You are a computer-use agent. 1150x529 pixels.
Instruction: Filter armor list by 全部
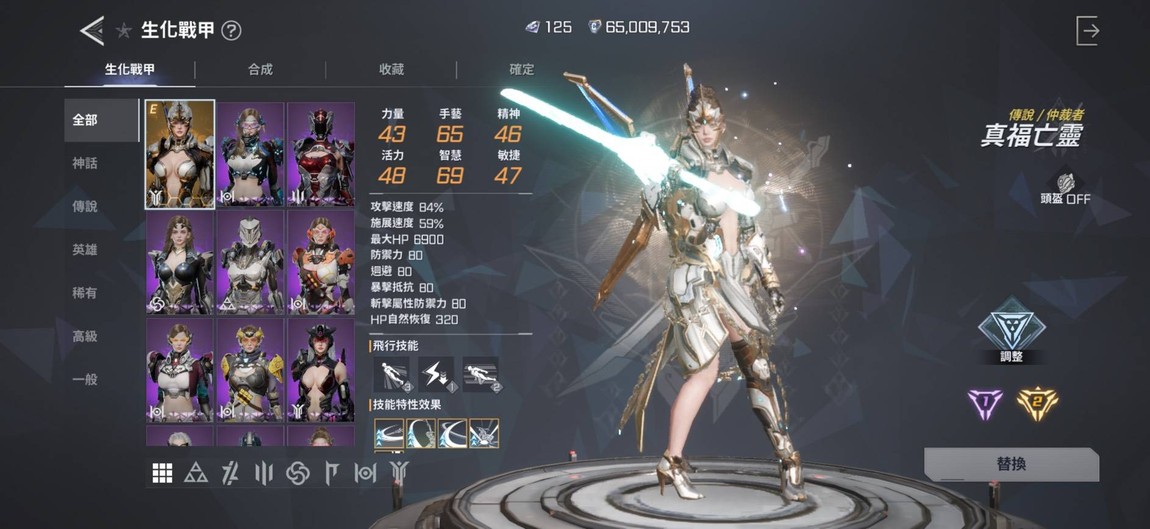85,120
